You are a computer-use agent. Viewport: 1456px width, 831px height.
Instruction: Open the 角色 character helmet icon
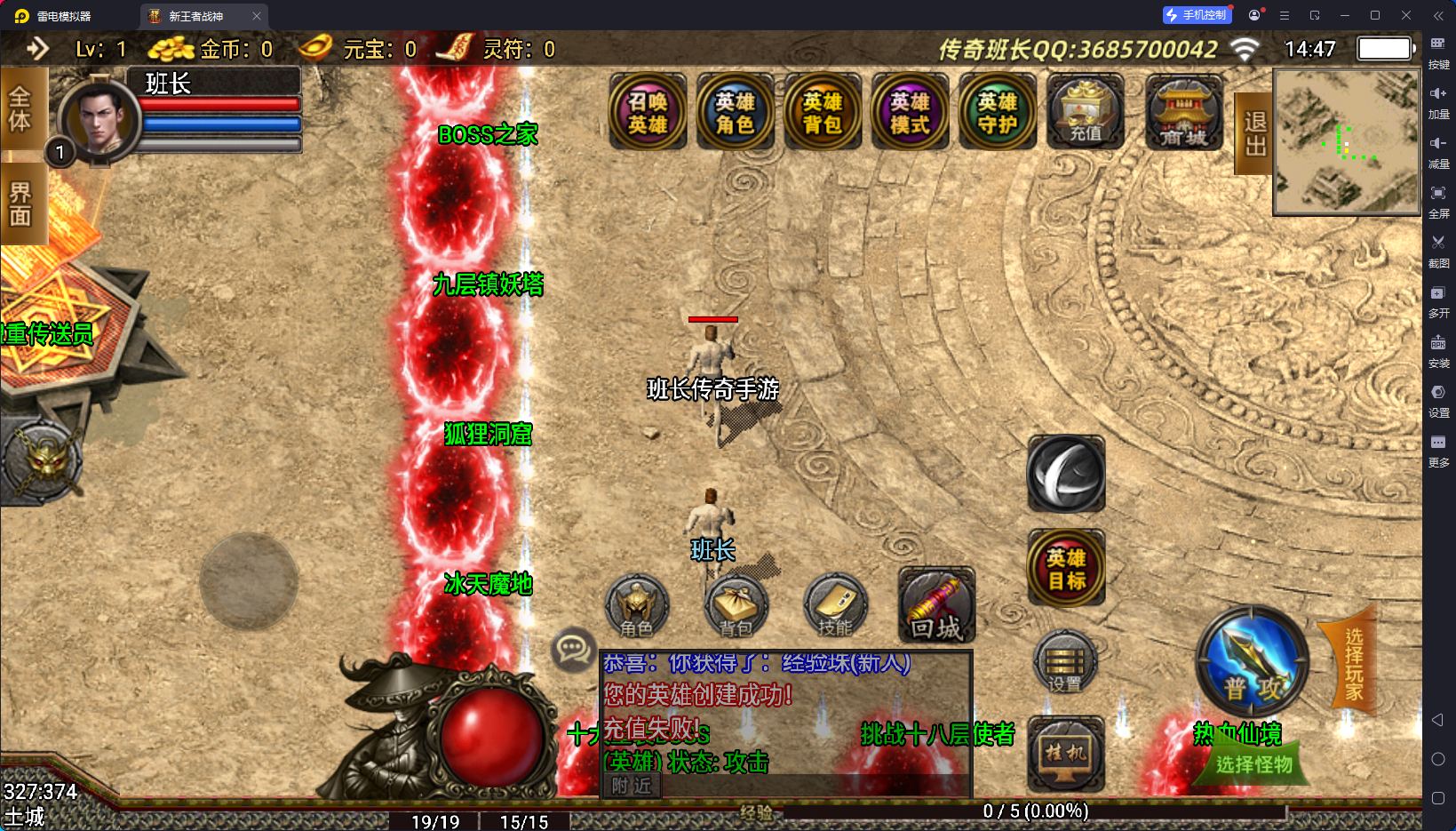[x=636, y=607]
